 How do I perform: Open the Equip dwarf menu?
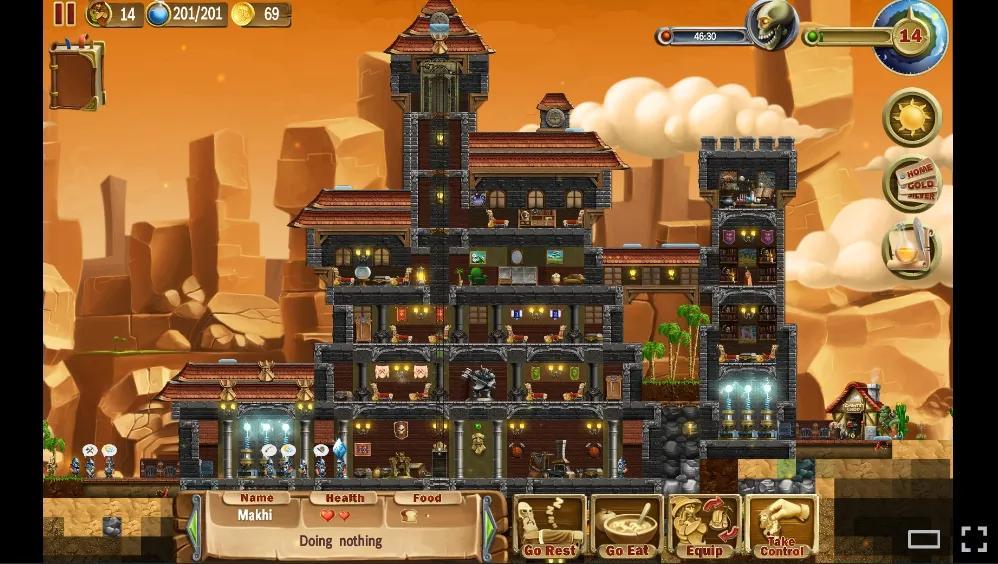704,526
